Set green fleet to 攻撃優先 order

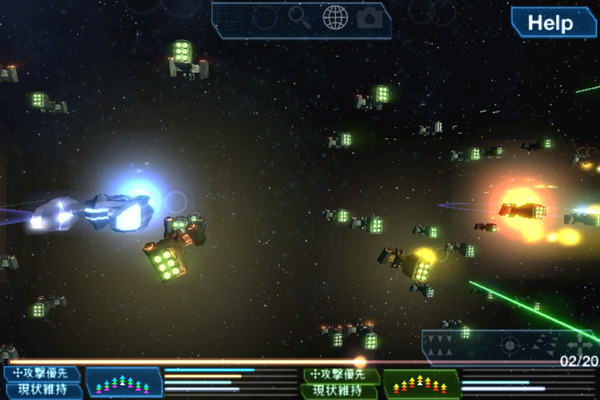tap(341, 375)
